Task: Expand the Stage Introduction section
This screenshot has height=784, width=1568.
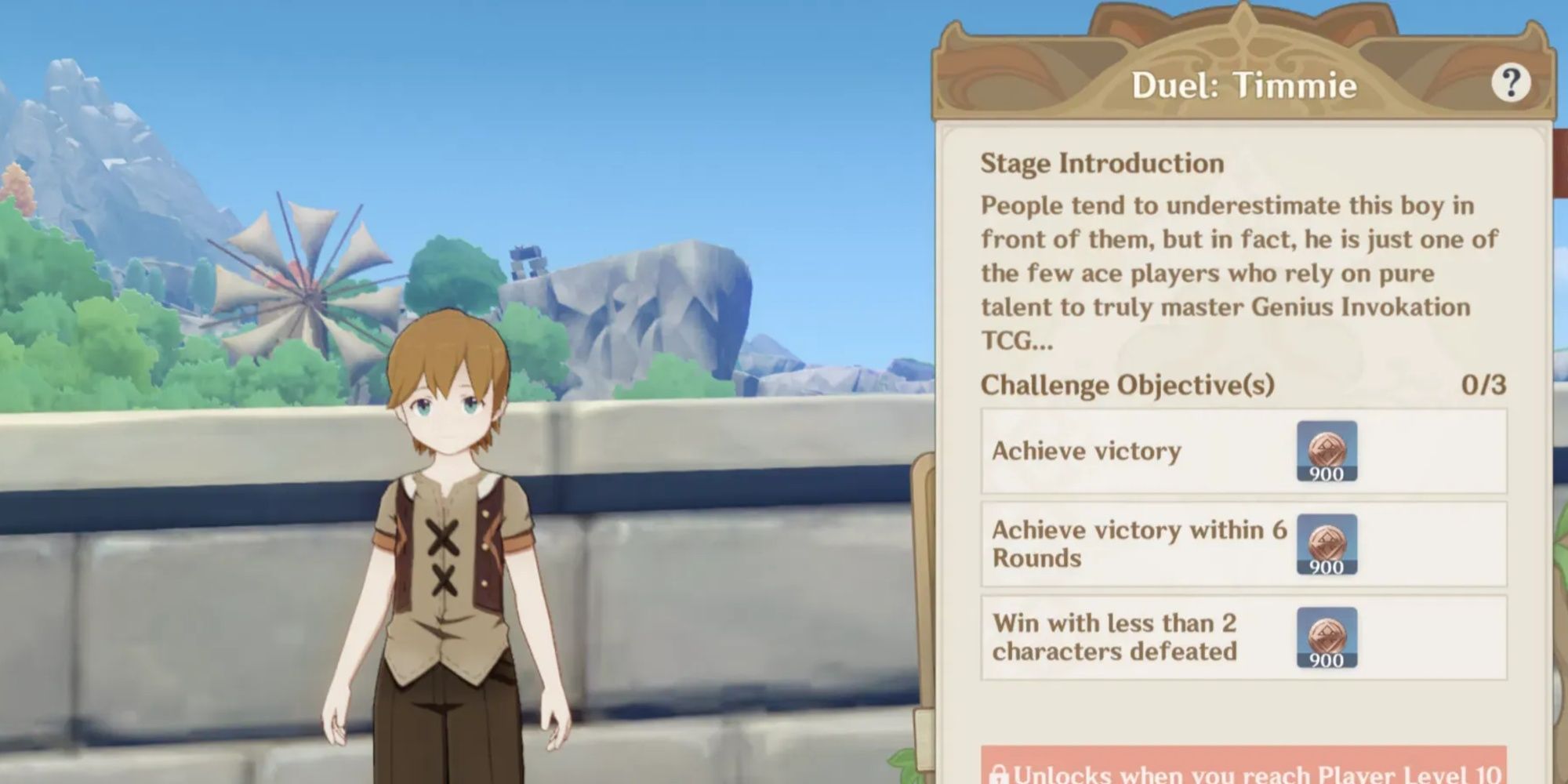Action: 1101,162
